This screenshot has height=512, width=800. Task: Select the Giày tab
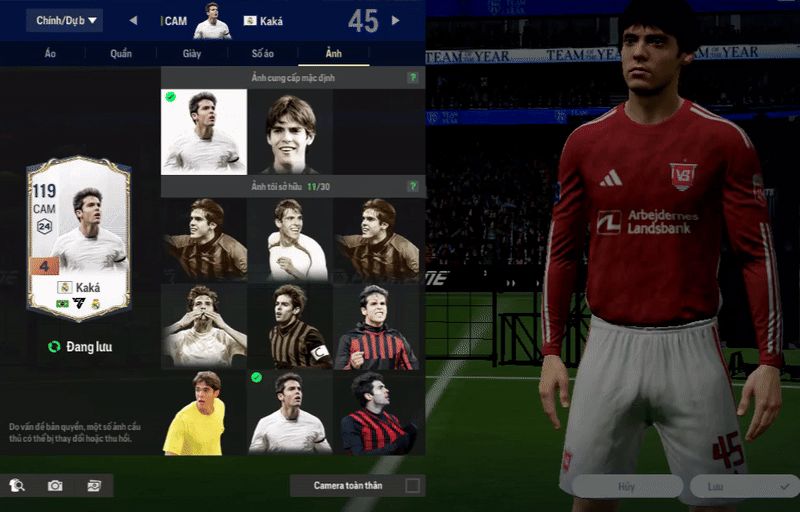coord(192,54)
